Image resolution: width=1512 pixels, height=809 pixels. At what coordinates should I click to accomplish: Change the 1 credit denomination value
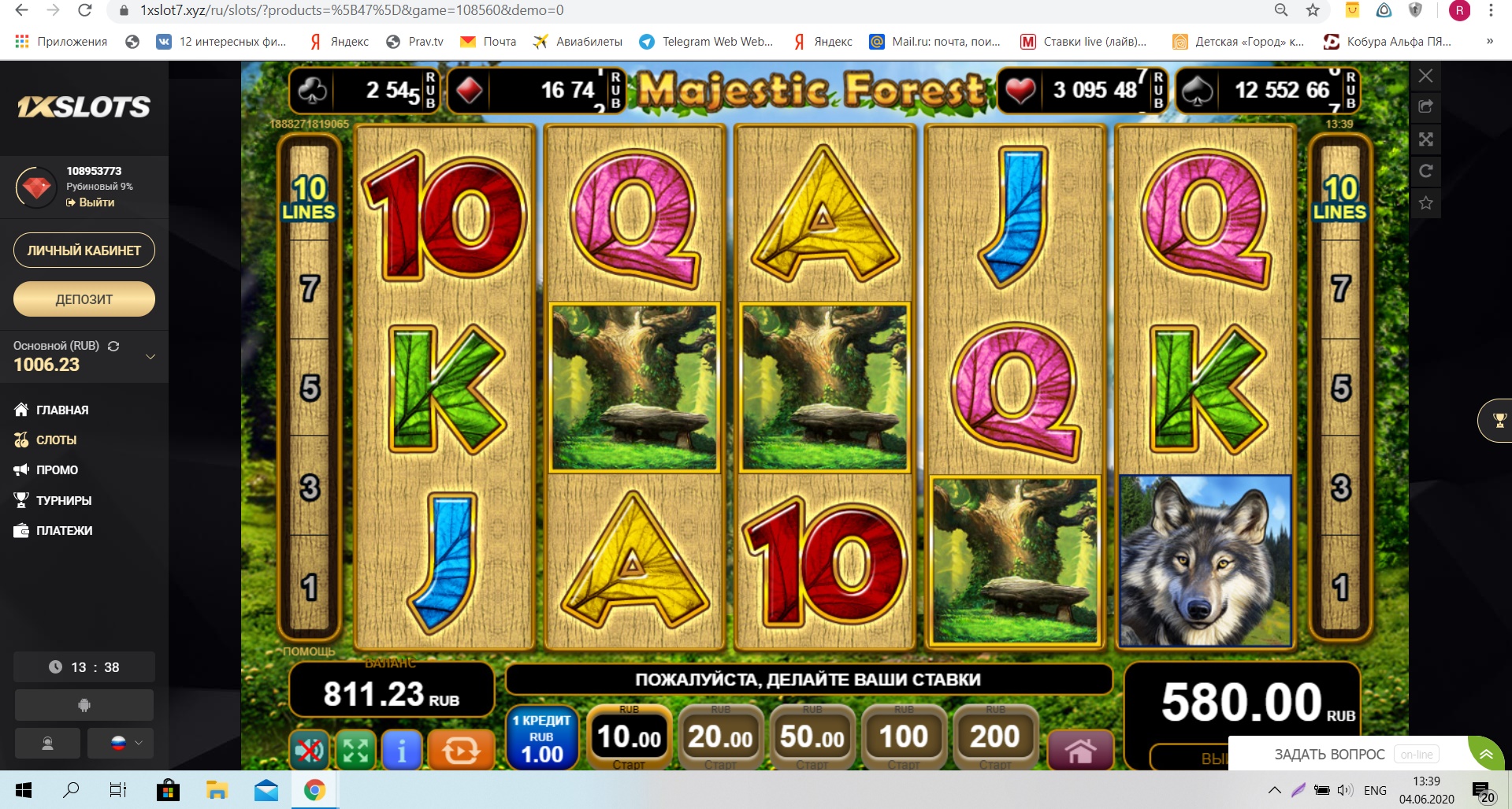(x=541, y=739)
